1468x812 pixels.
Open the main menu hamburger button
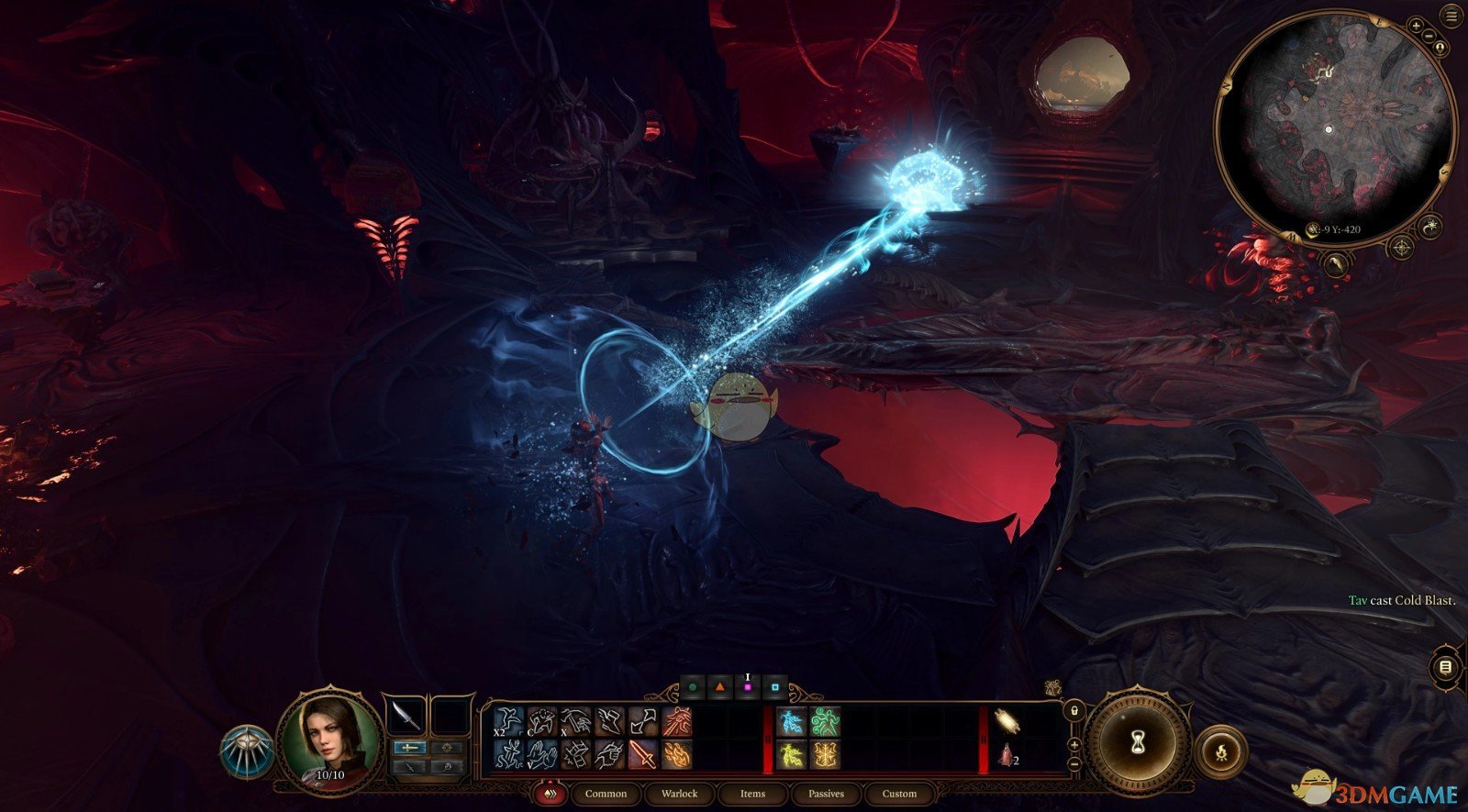click(1452, 17)
